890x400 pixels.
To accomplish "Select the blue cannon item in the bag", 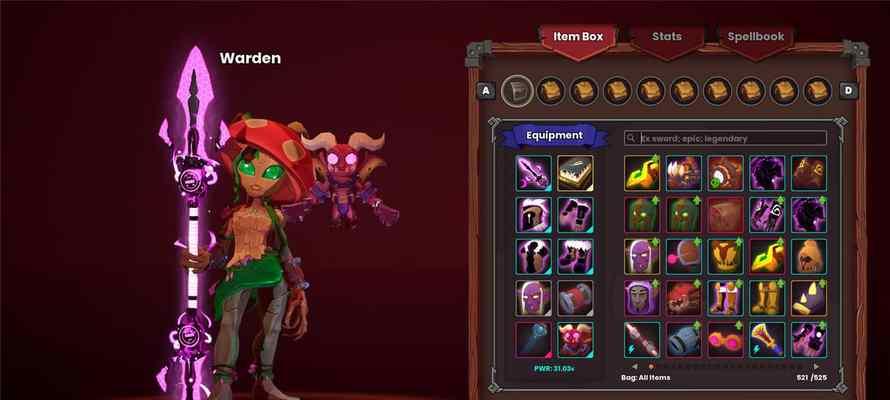I will click(x=684, y=338).
